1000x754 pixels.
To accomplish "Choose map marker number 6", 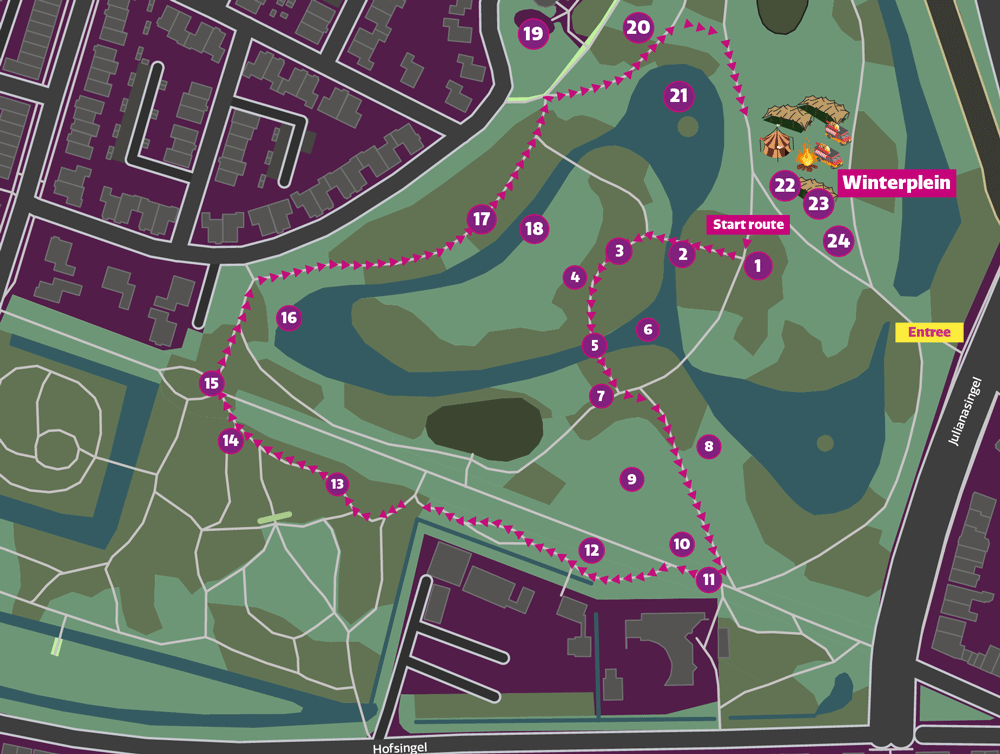I will coord(648,329).
